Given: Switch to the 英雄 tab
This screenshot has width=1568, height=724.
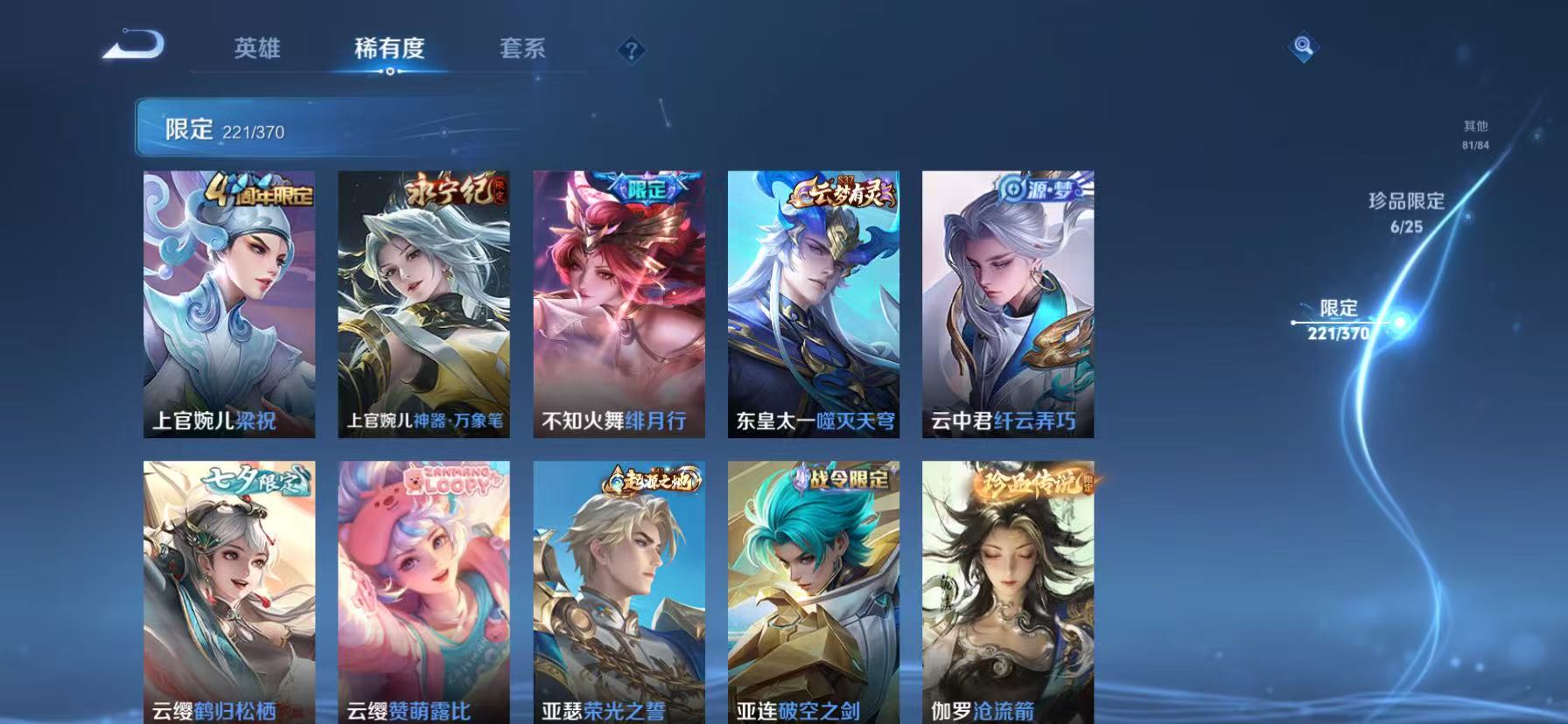Looking at the screenshot, I should click(256, 50).
